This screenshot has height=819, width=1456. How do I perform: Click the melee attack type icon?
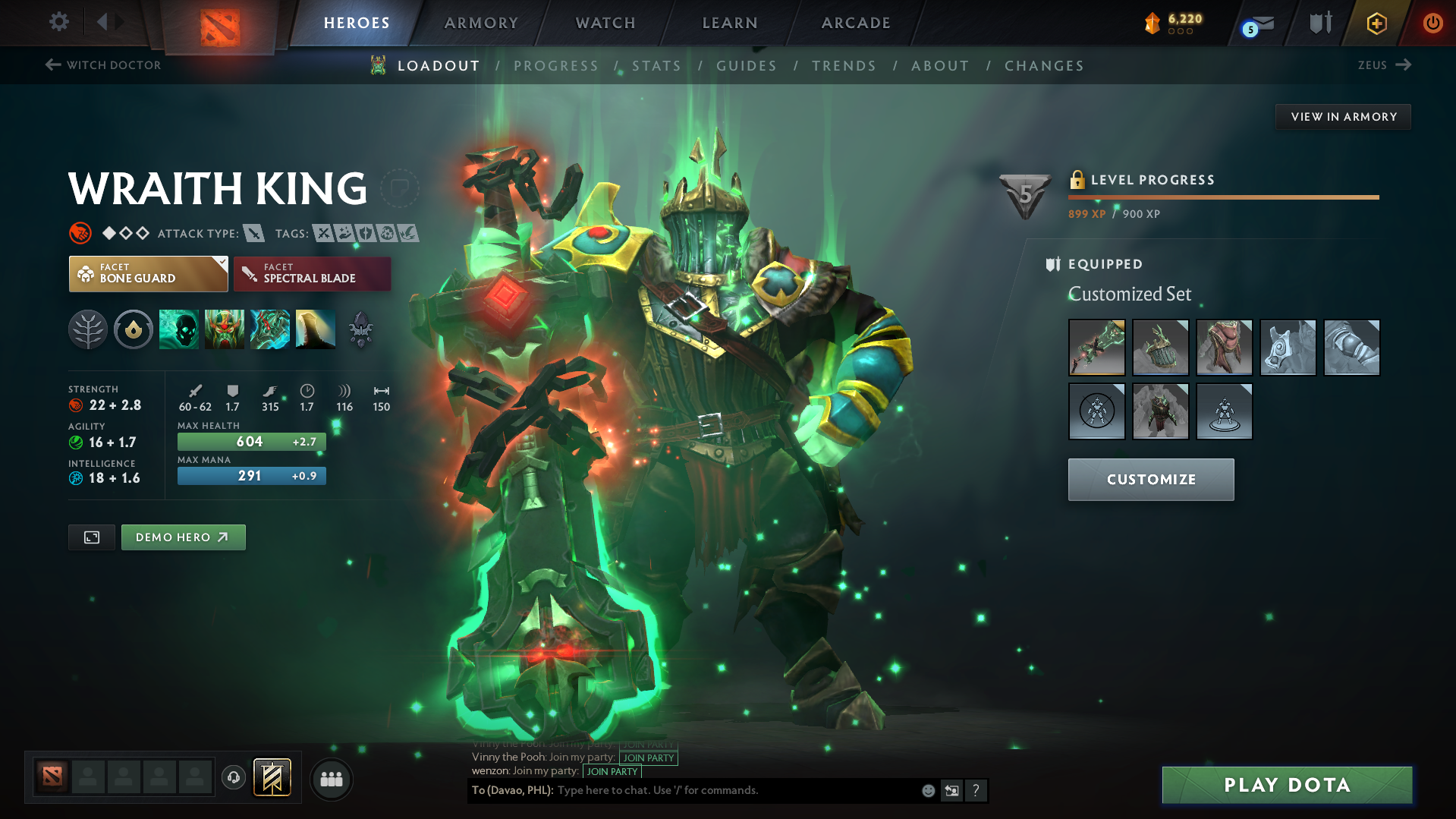coord(253,233)
